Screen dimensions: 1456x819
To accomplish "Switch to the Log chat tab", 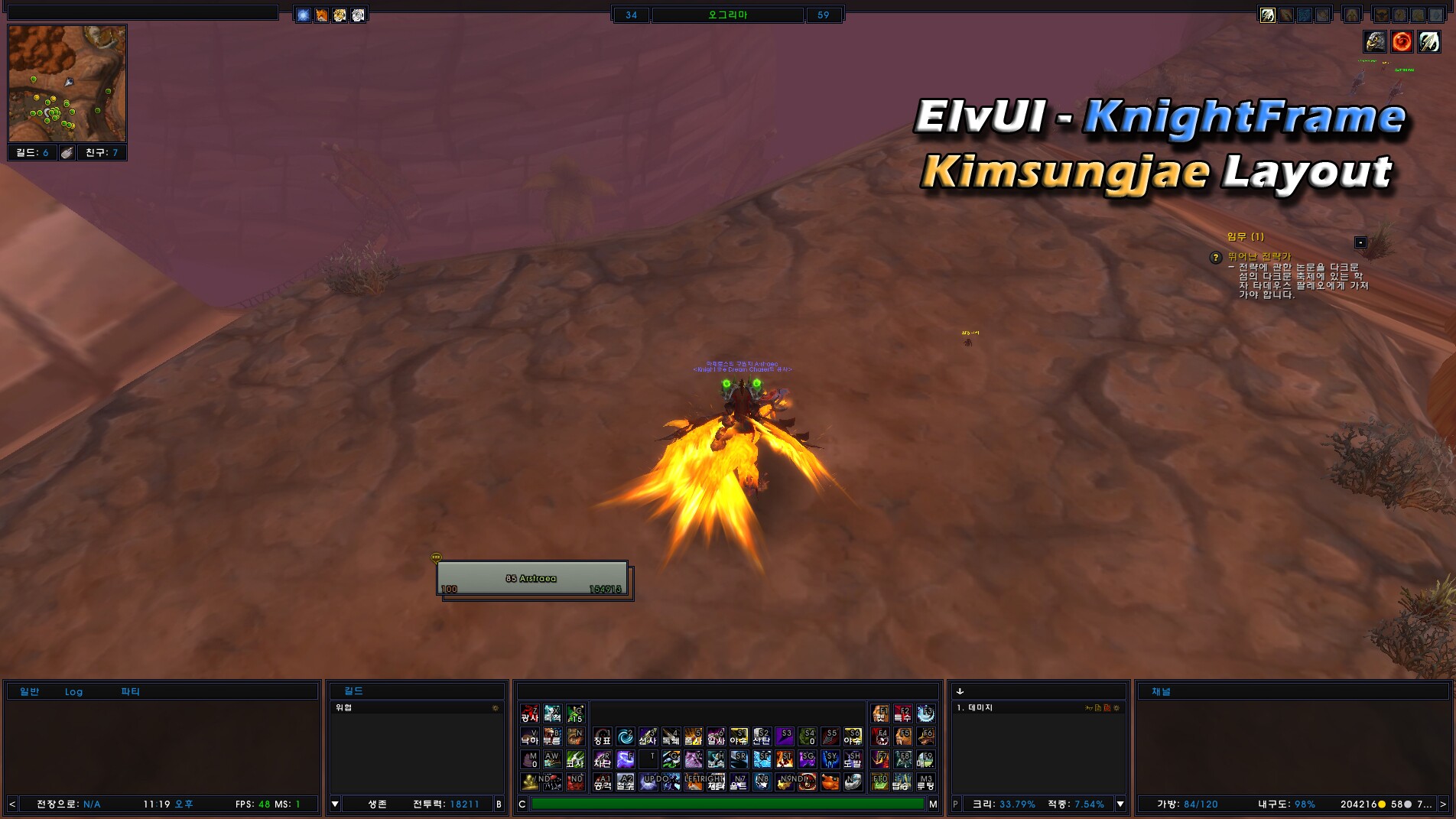I will pyautogui.click(x=73, y=691).
